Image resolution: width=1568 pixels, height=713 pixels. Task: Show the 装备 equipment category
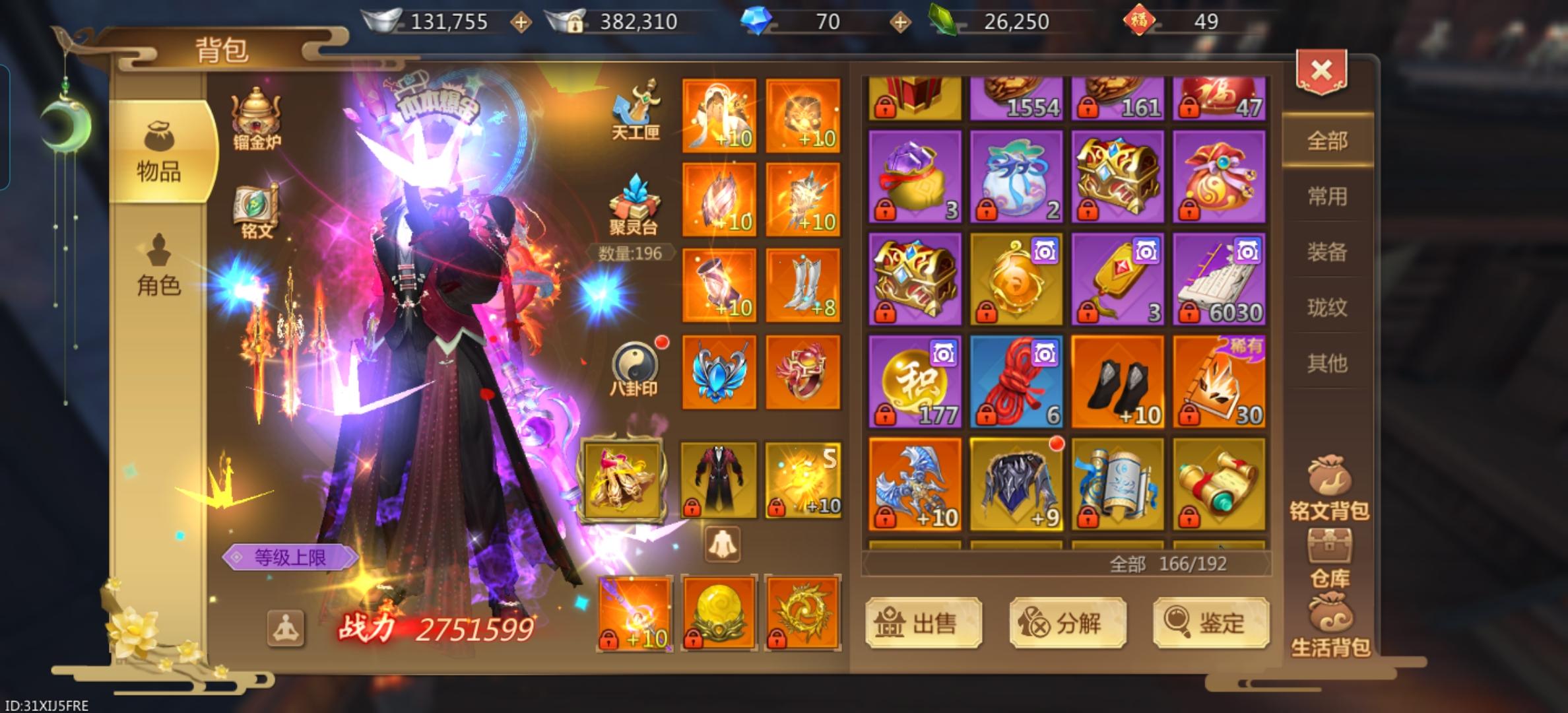coord(1327,252)
